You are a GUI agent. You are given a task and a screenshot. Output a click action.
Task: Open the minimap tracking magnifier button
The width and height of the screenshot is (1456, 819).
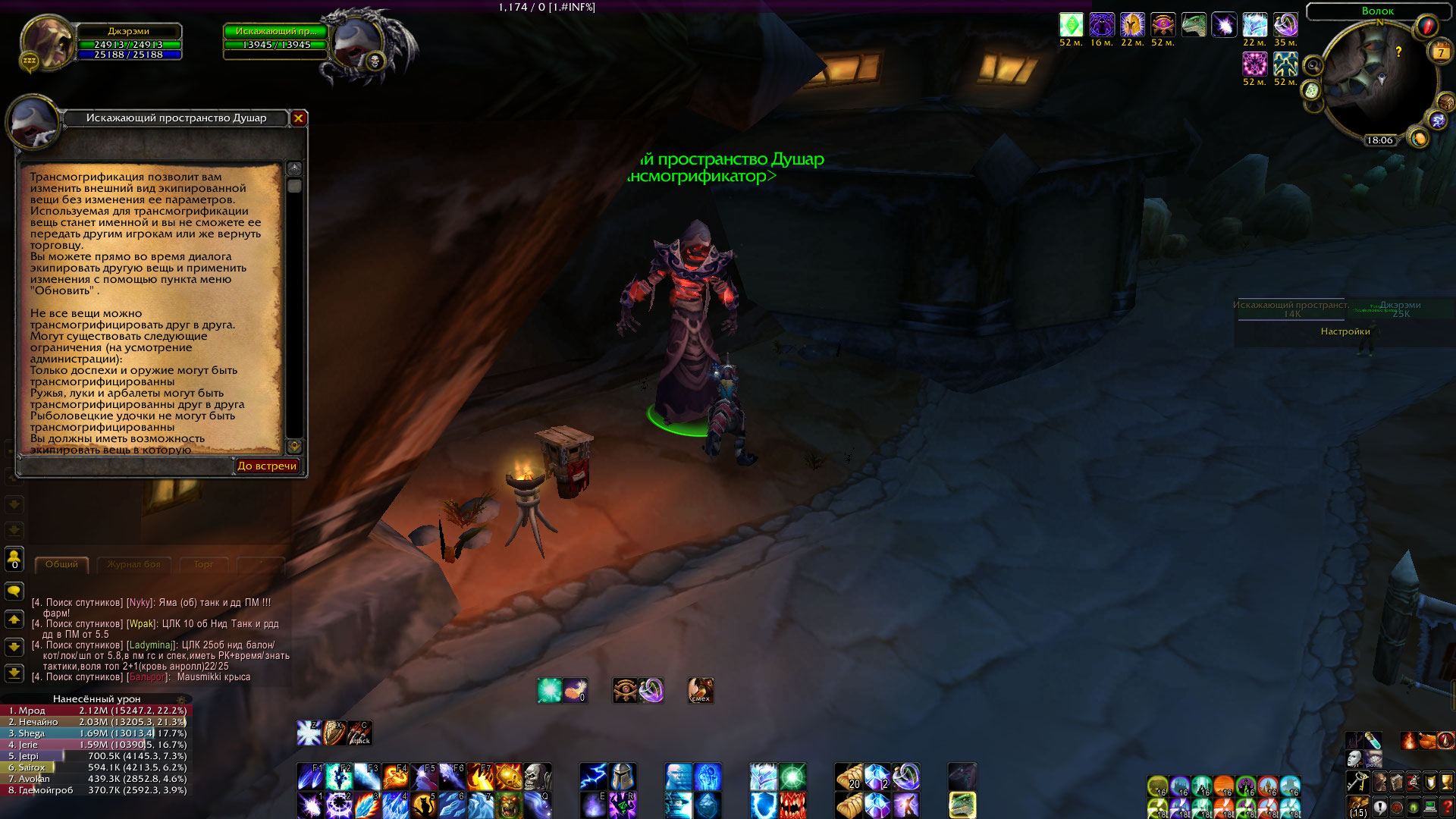pos(1313,67)
